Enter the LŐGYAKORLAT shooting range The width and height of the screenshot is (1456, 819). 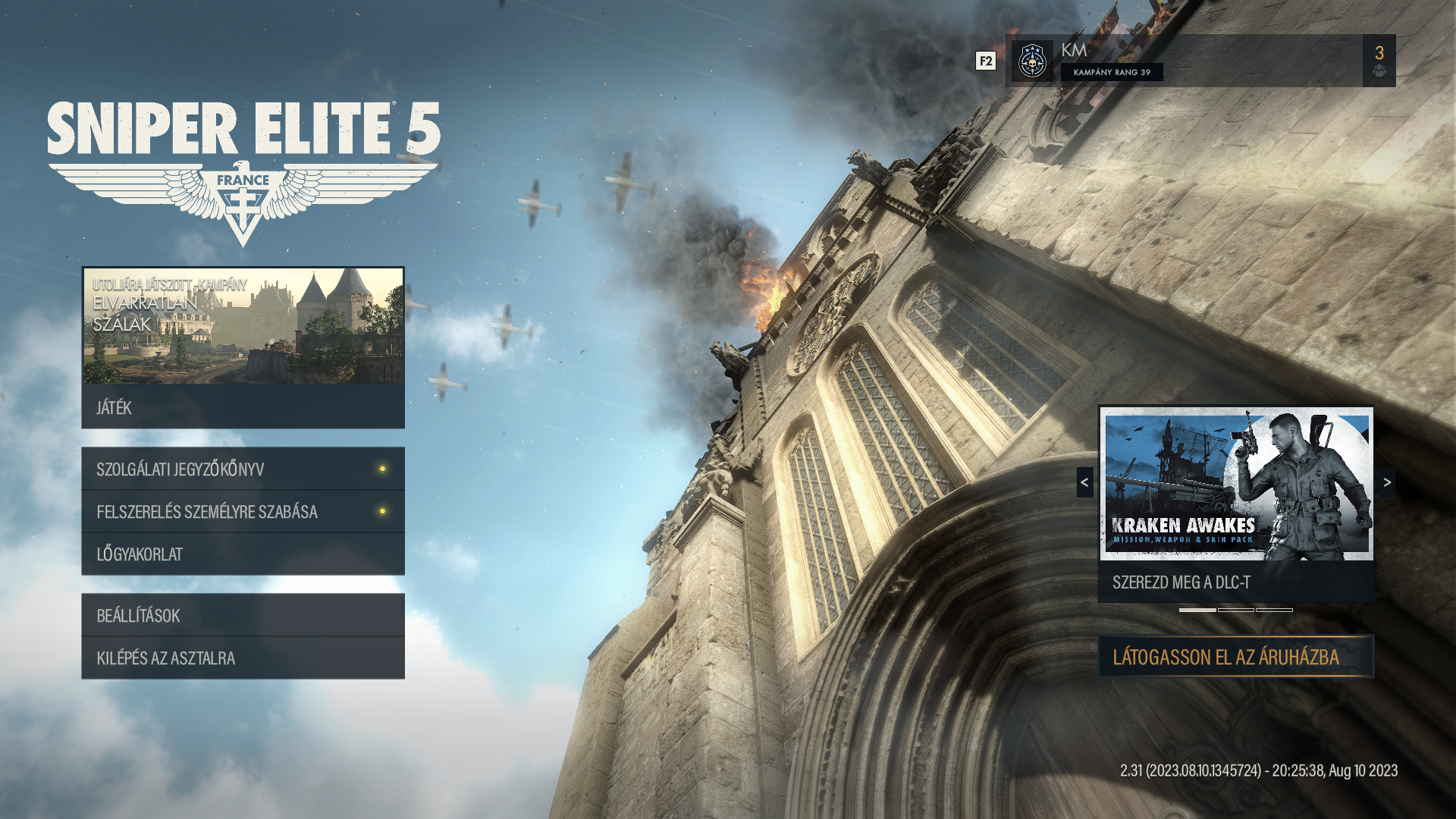pos(243,554)
